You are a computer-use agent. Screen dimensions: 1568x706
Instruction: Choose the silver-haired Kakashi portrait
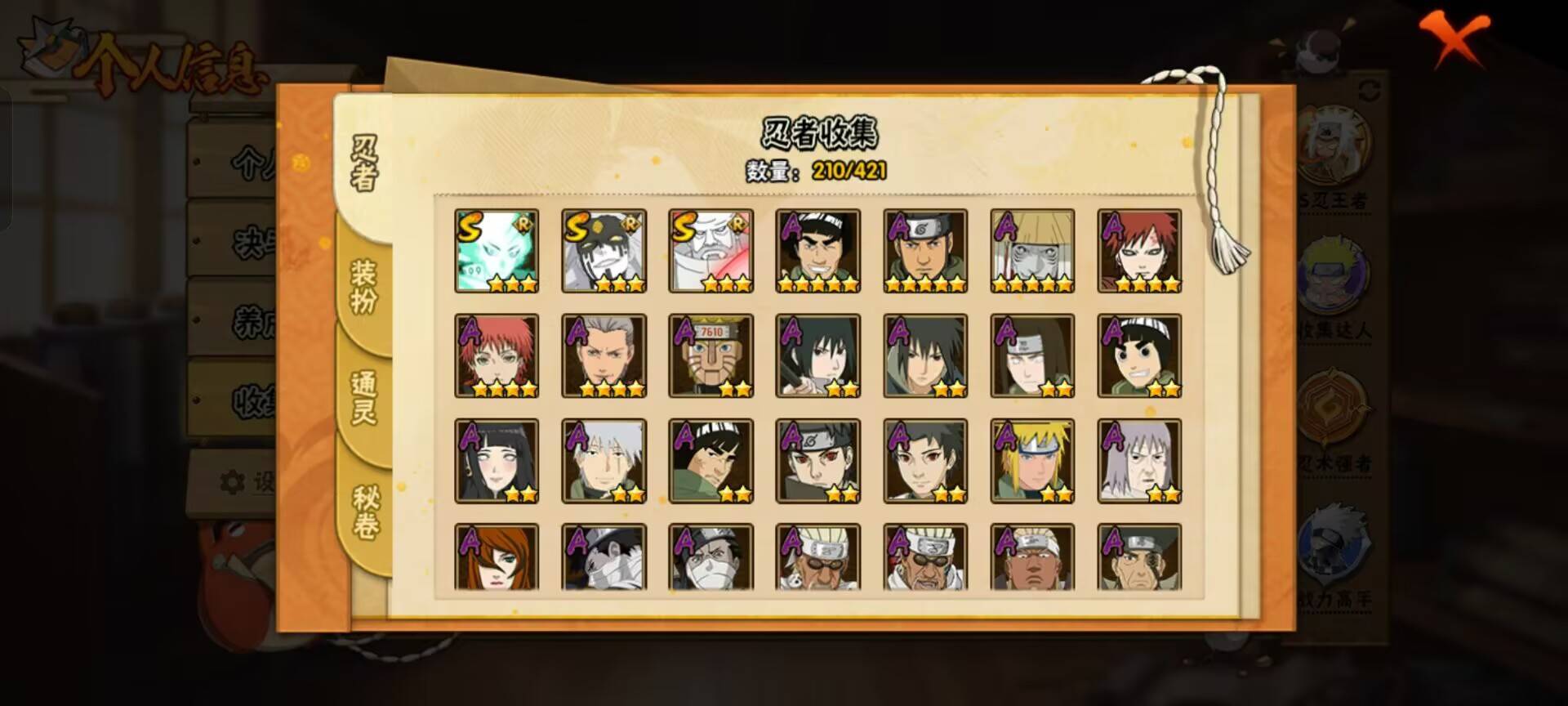604,461
